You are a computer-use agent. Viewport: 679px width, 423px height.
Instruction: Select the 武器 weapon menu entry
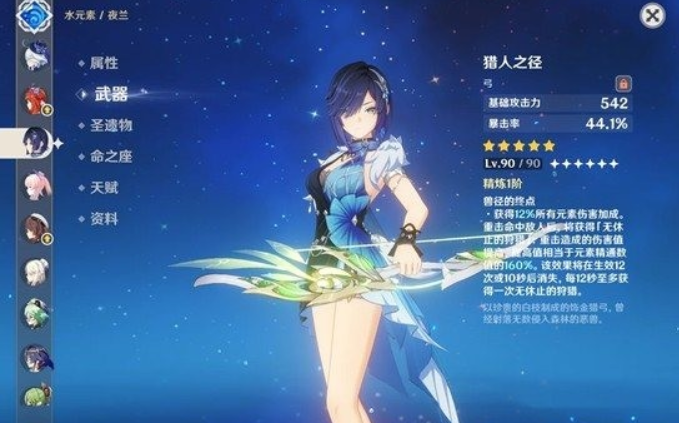point(110,94)
